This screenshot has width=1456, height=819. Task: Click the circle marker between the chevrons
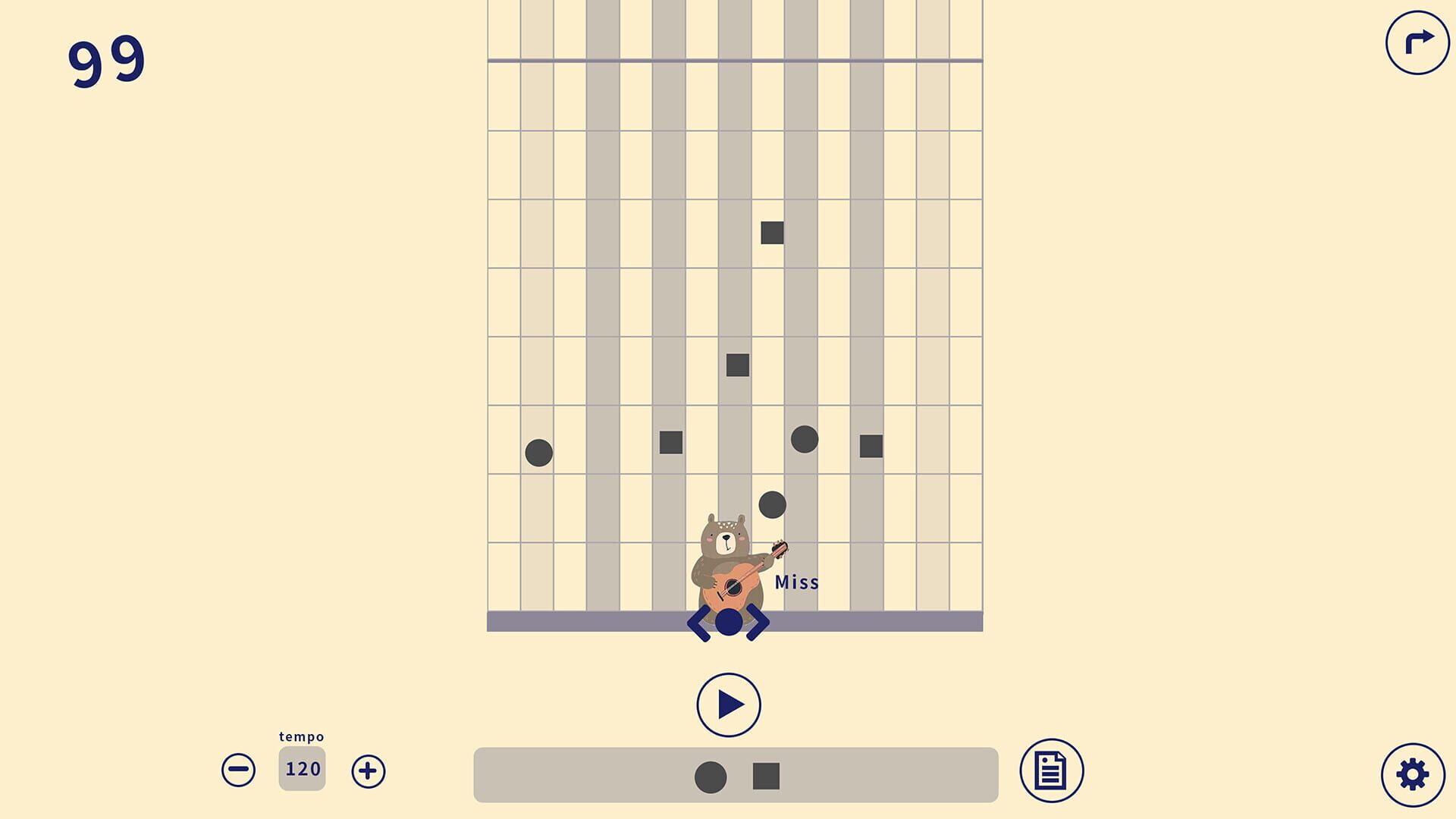(x=730, y=621)
